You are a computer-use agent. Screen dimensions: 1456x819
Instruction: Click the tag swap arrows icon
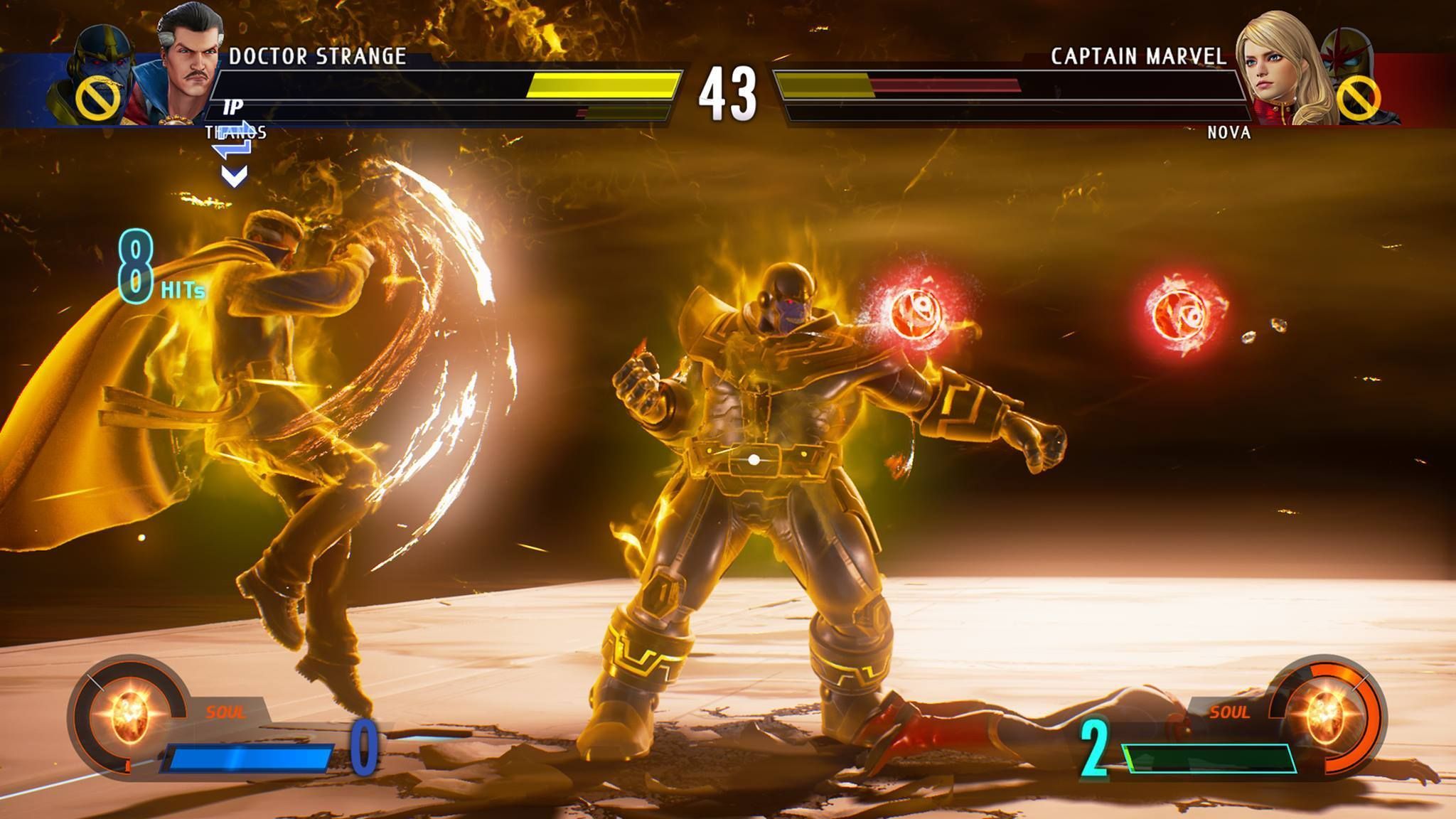pos(234,139)
